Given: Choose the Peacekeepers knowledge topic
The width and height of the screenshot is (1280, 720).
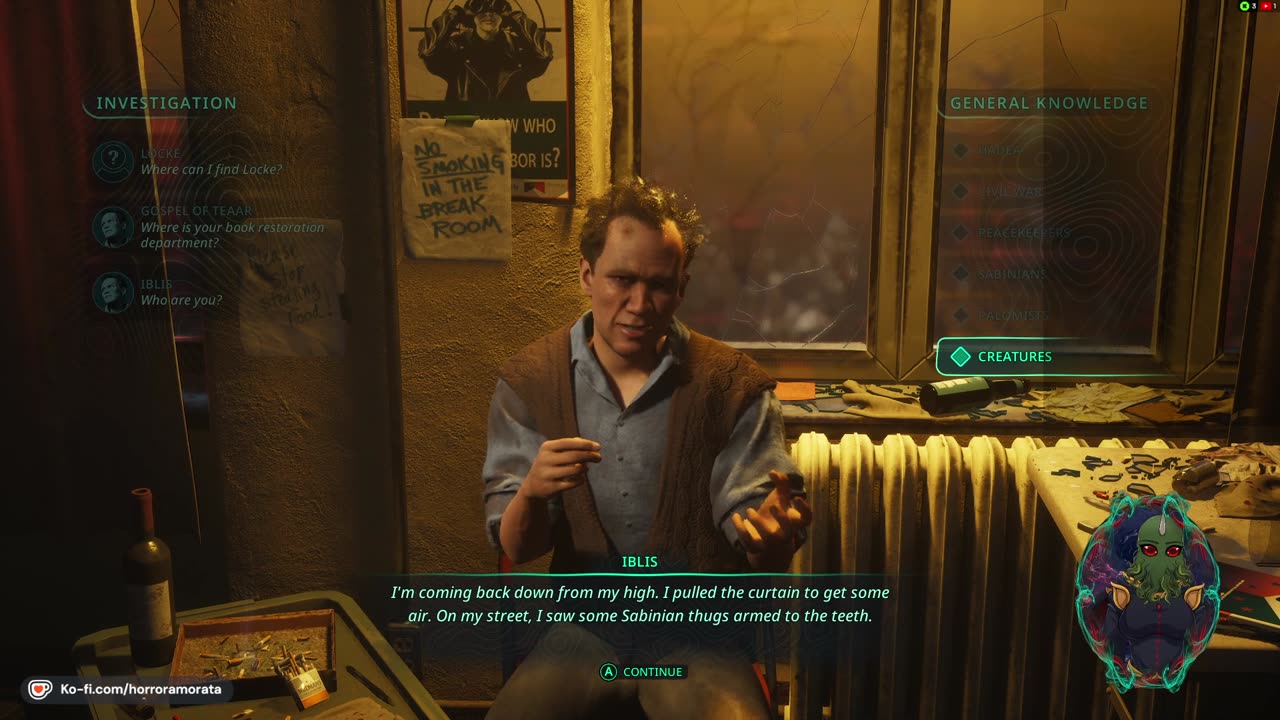Looking at the screenshot, I should coord(1023,233).
